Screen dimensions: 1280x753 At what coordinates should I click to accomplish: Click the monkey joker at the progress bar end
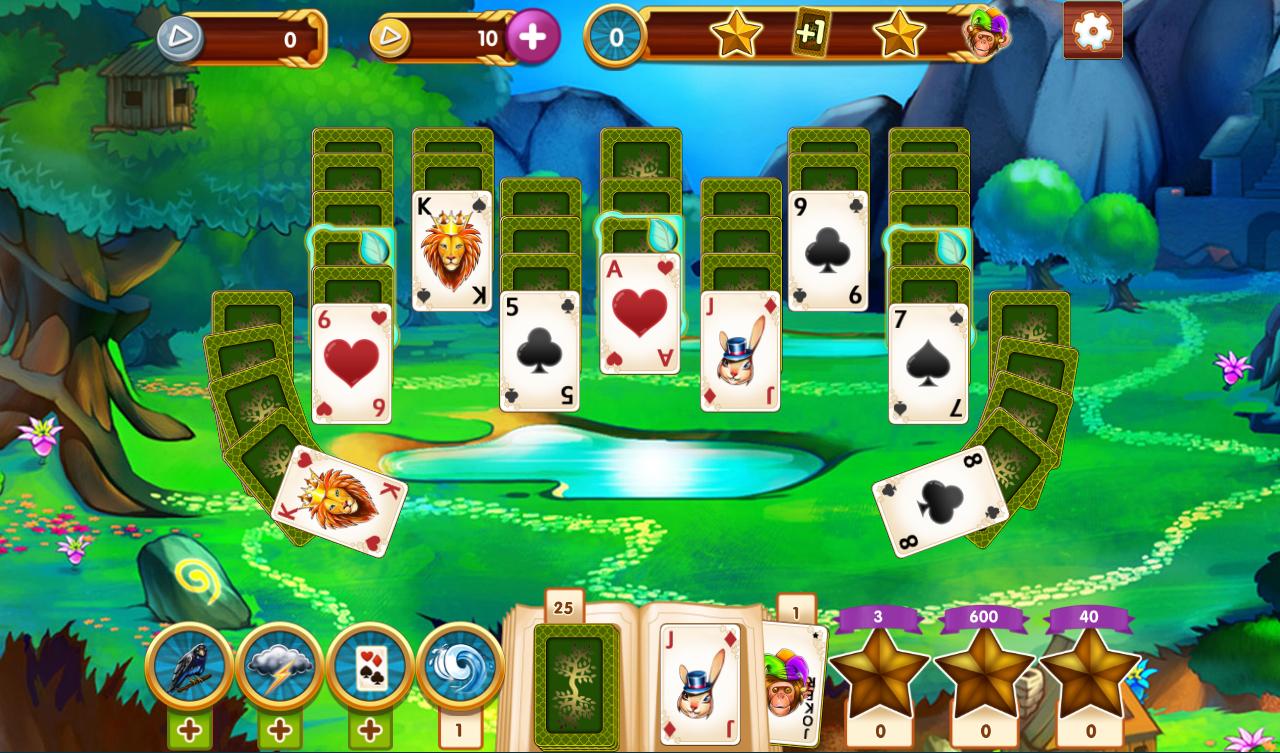coord(985,37)
